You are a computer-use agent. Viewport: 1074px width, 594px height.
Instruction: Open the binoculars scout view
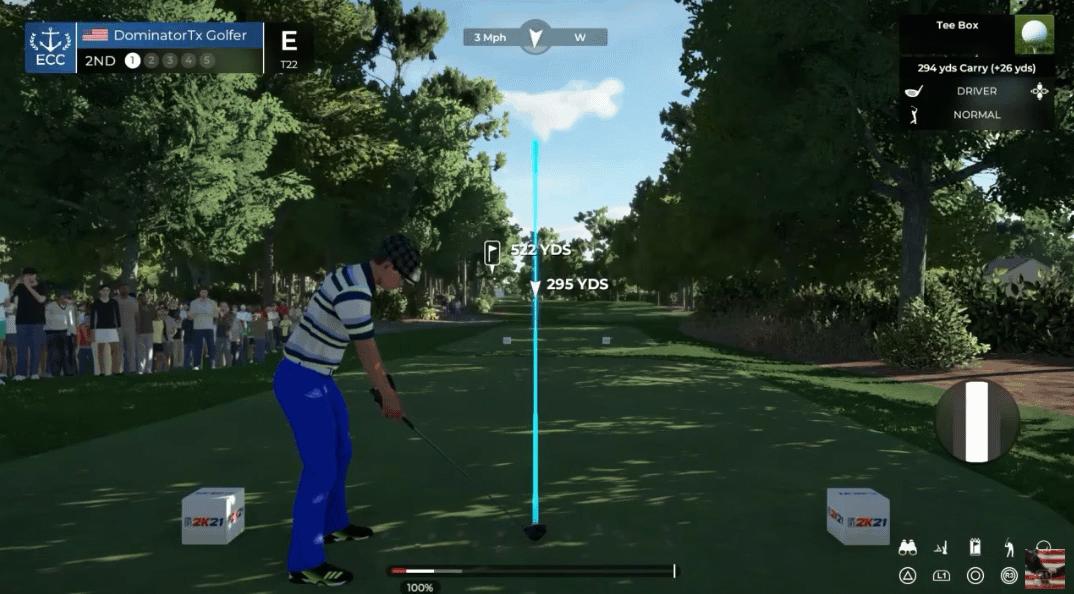tap(908, 548)
